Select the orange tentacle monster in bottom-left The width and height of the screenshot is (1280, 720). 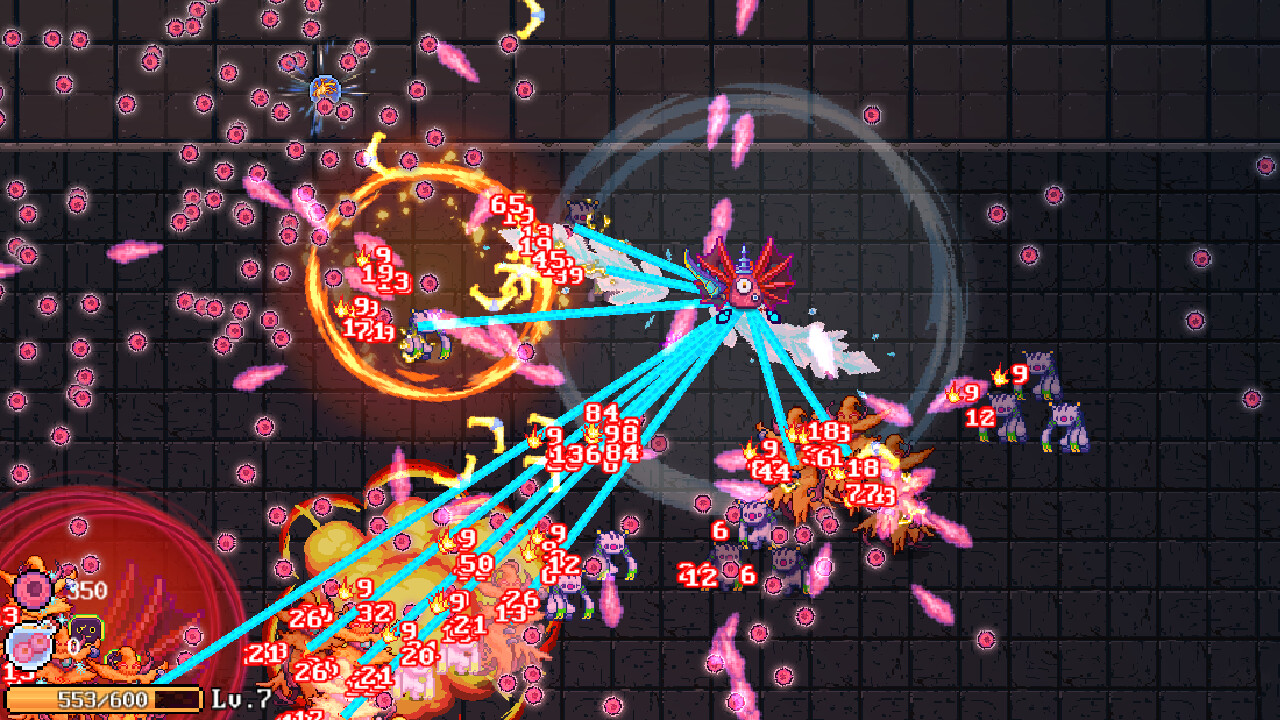coord(110,660)
